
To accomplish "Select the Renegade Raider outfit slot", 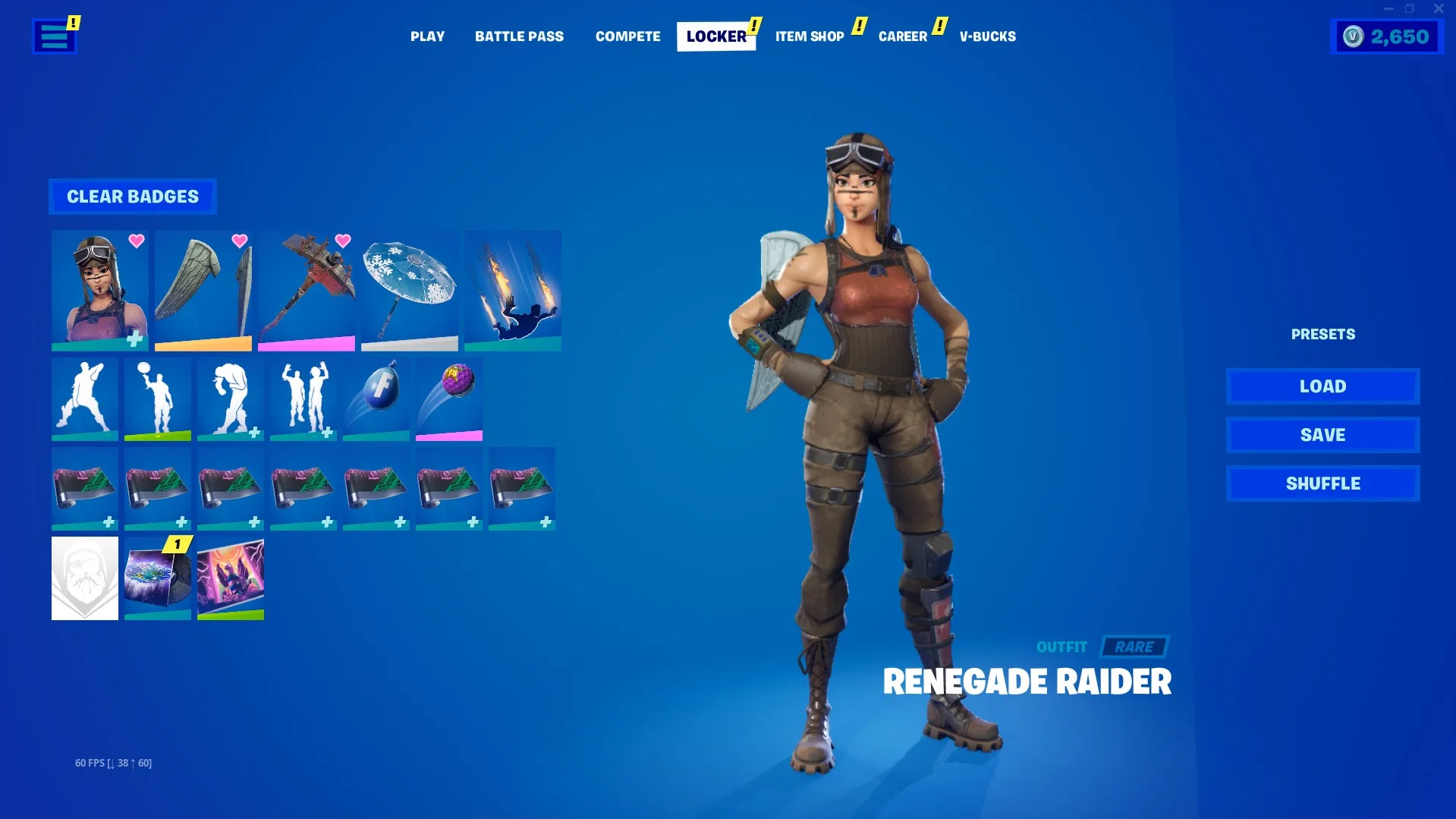I will [100, 290].
